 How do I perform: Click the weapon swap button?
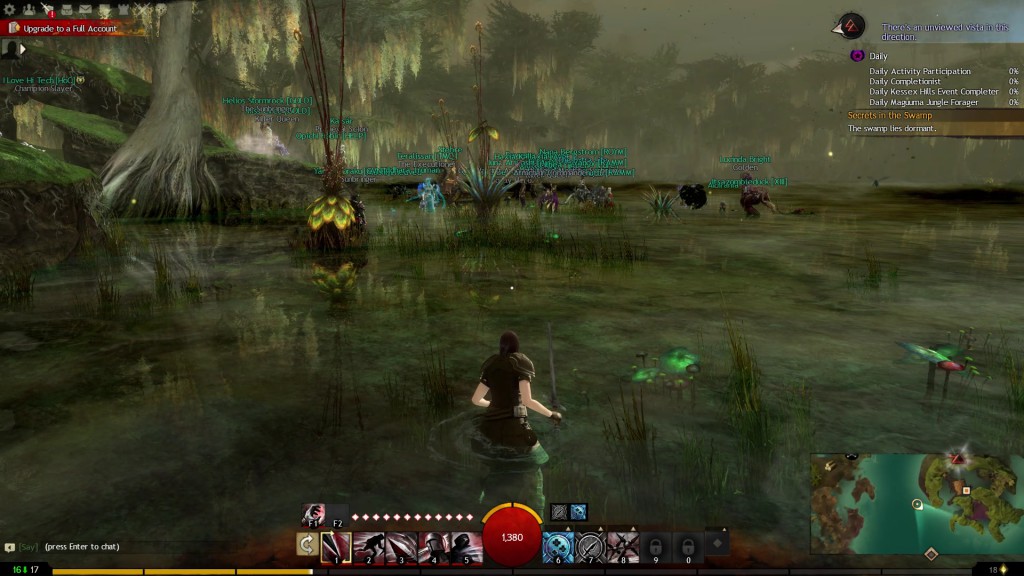307,544
